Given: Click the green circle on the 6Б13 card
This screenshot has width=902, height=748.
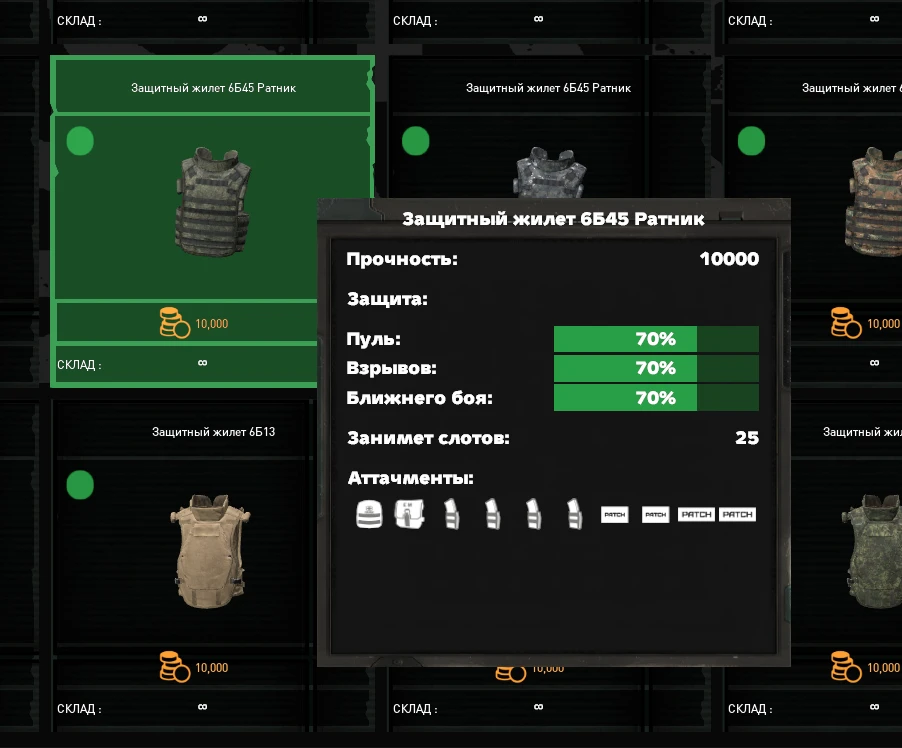Looking at the screenshot, I should click(x=80, y=486).
